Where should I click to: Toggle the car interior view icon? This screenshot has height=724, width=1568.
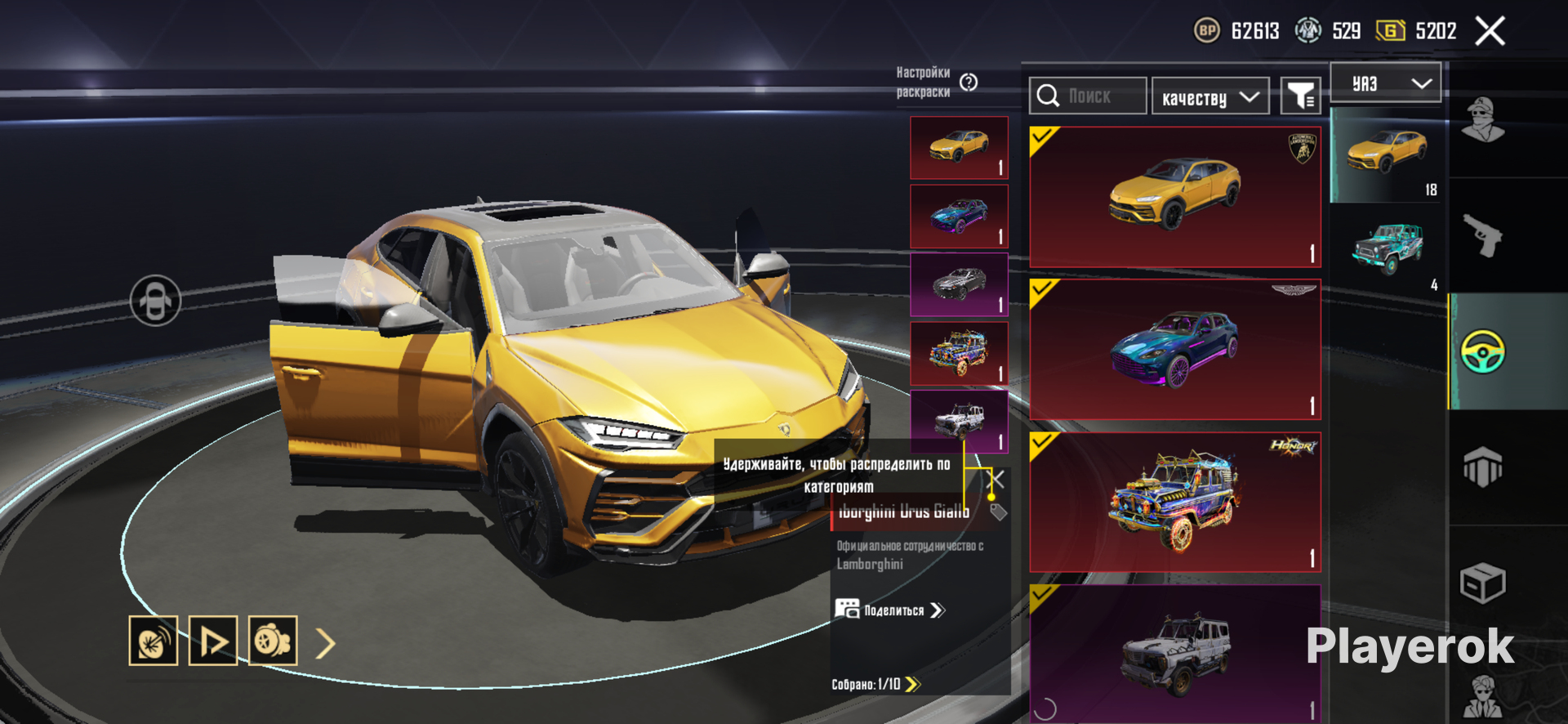pos(155,301)
